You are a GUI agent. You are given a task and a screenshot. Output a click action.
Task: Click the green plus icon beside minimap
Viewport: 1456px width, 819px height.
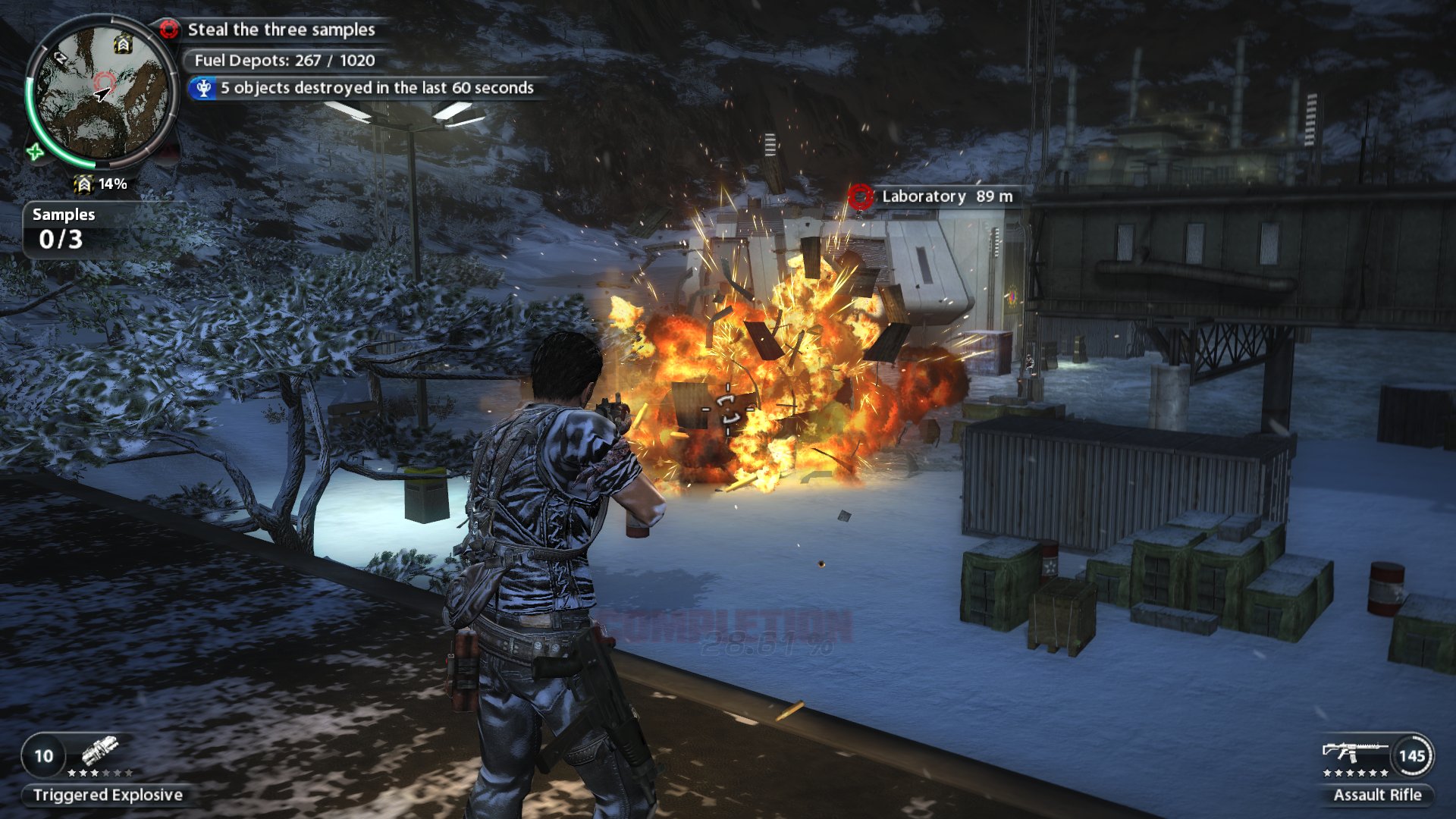(x=35, y=152)
